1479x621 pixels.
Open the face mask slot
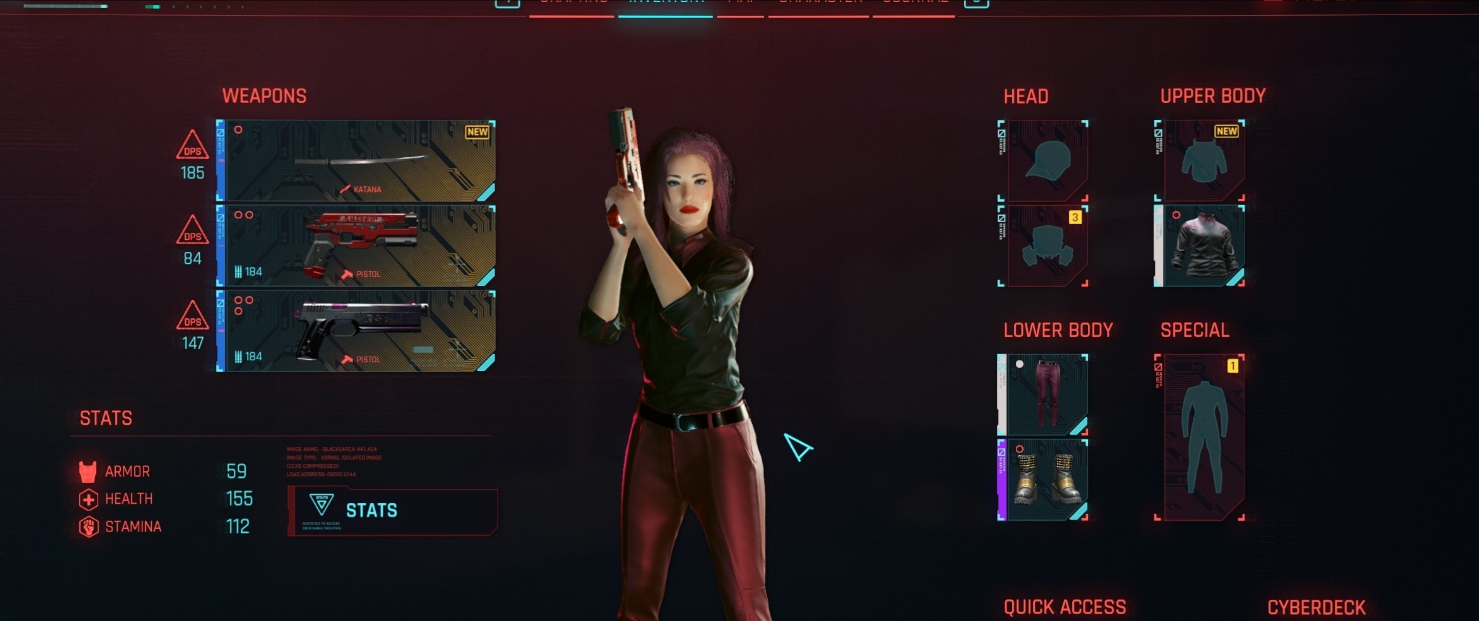click(x=1044, y=246)
